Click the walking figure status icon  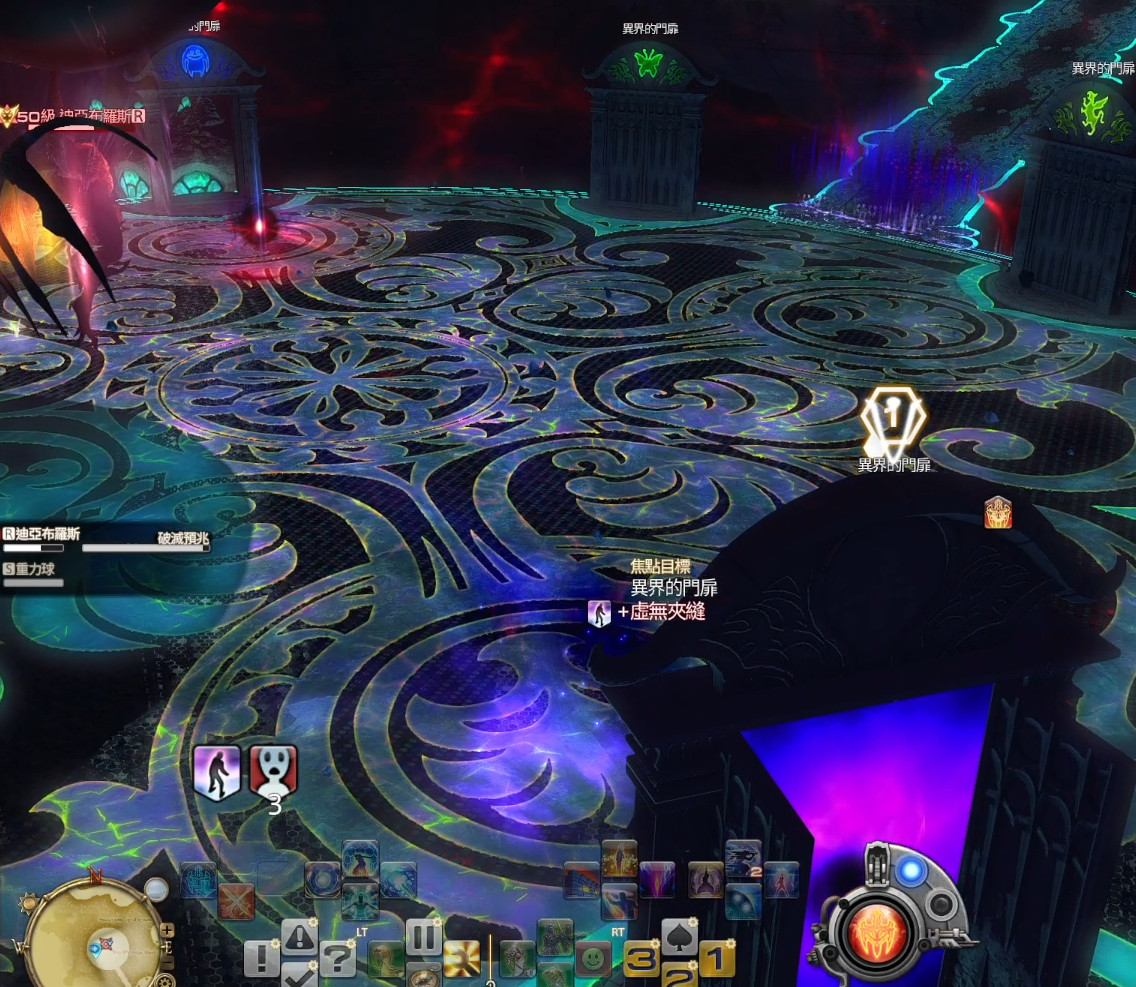click(x=217, y=773)
